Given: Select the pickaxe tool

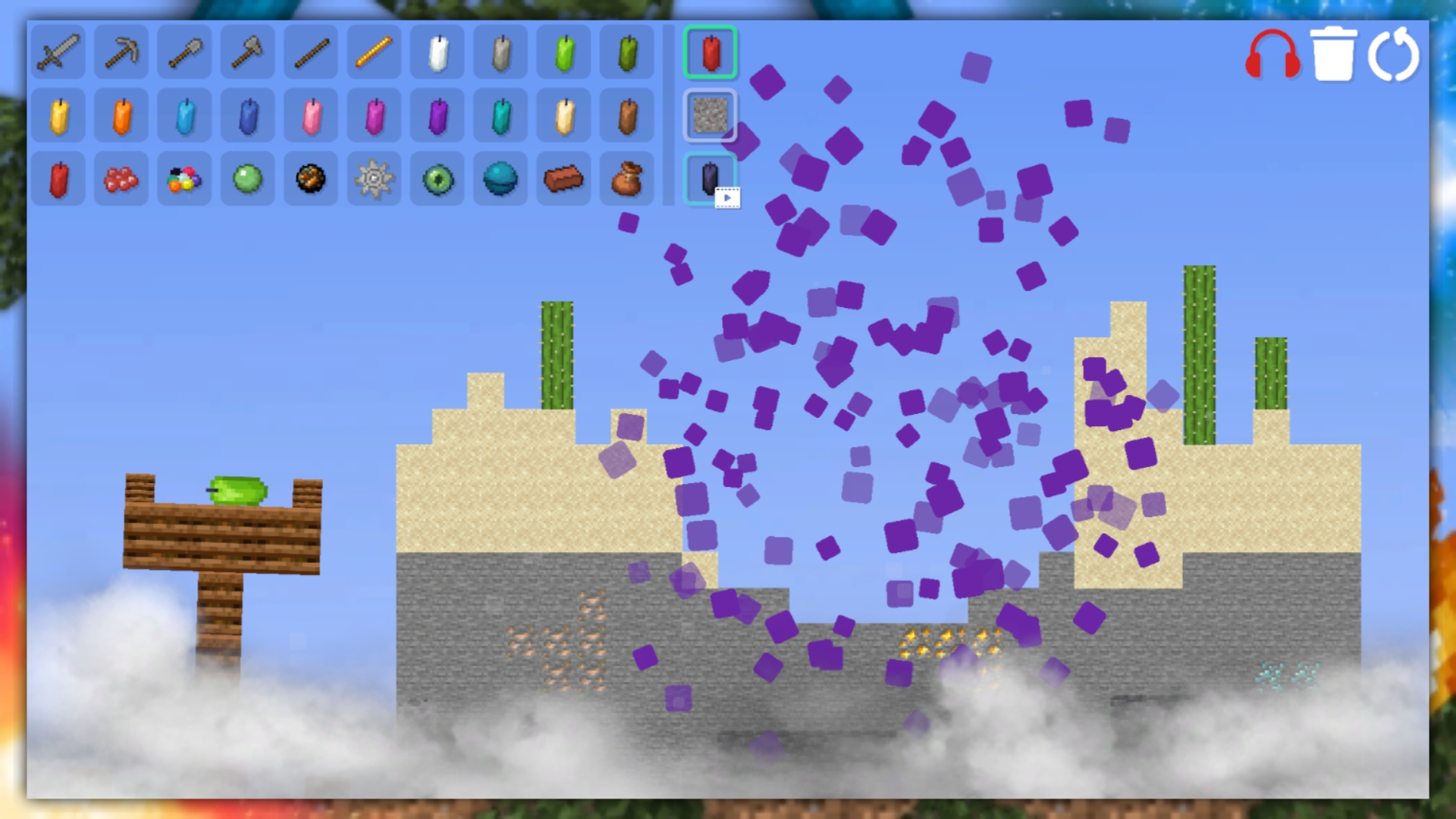Looking at the screenshot, I should (121, 53).
